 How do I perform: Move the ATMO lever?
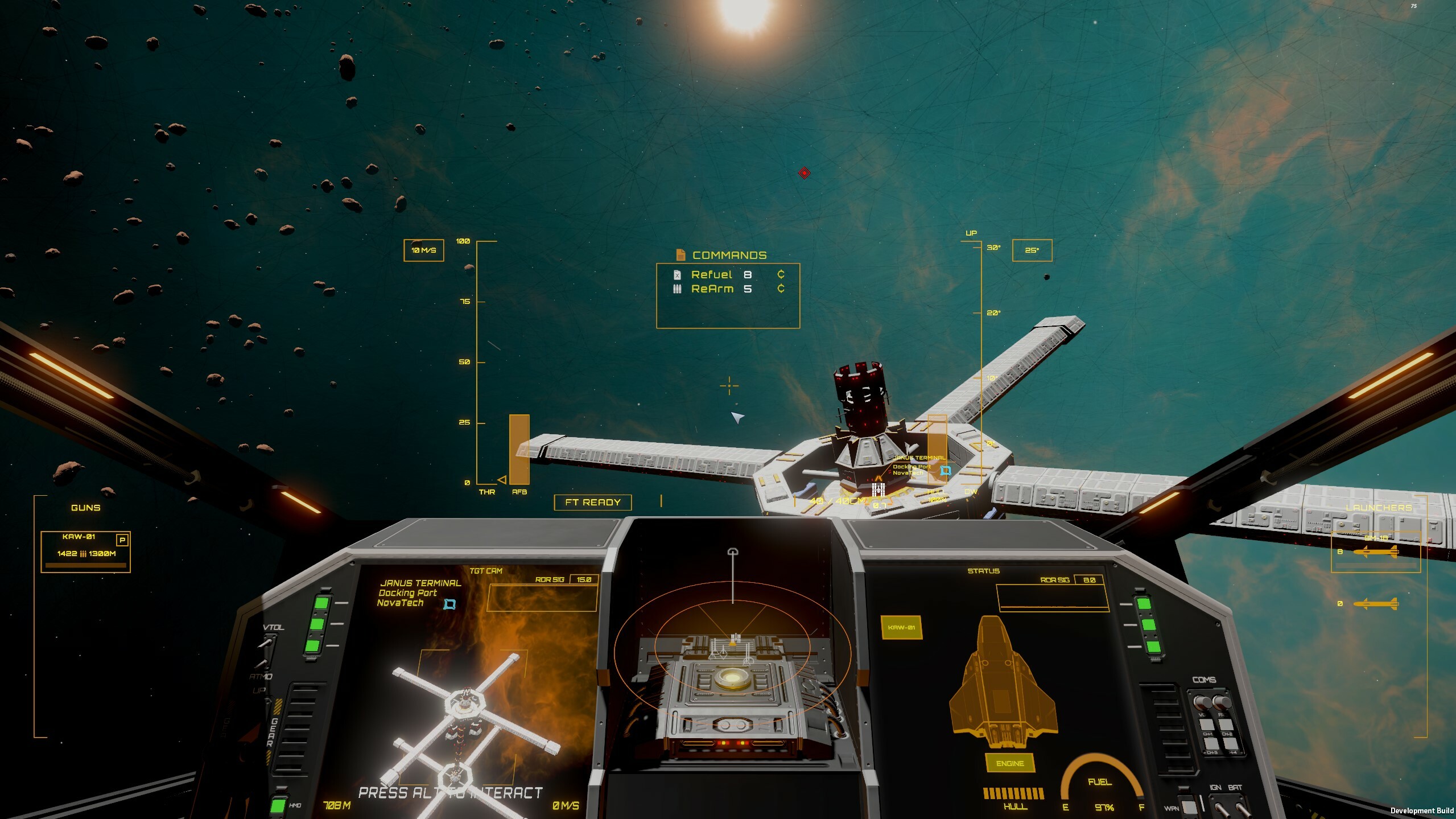(262, 663)
